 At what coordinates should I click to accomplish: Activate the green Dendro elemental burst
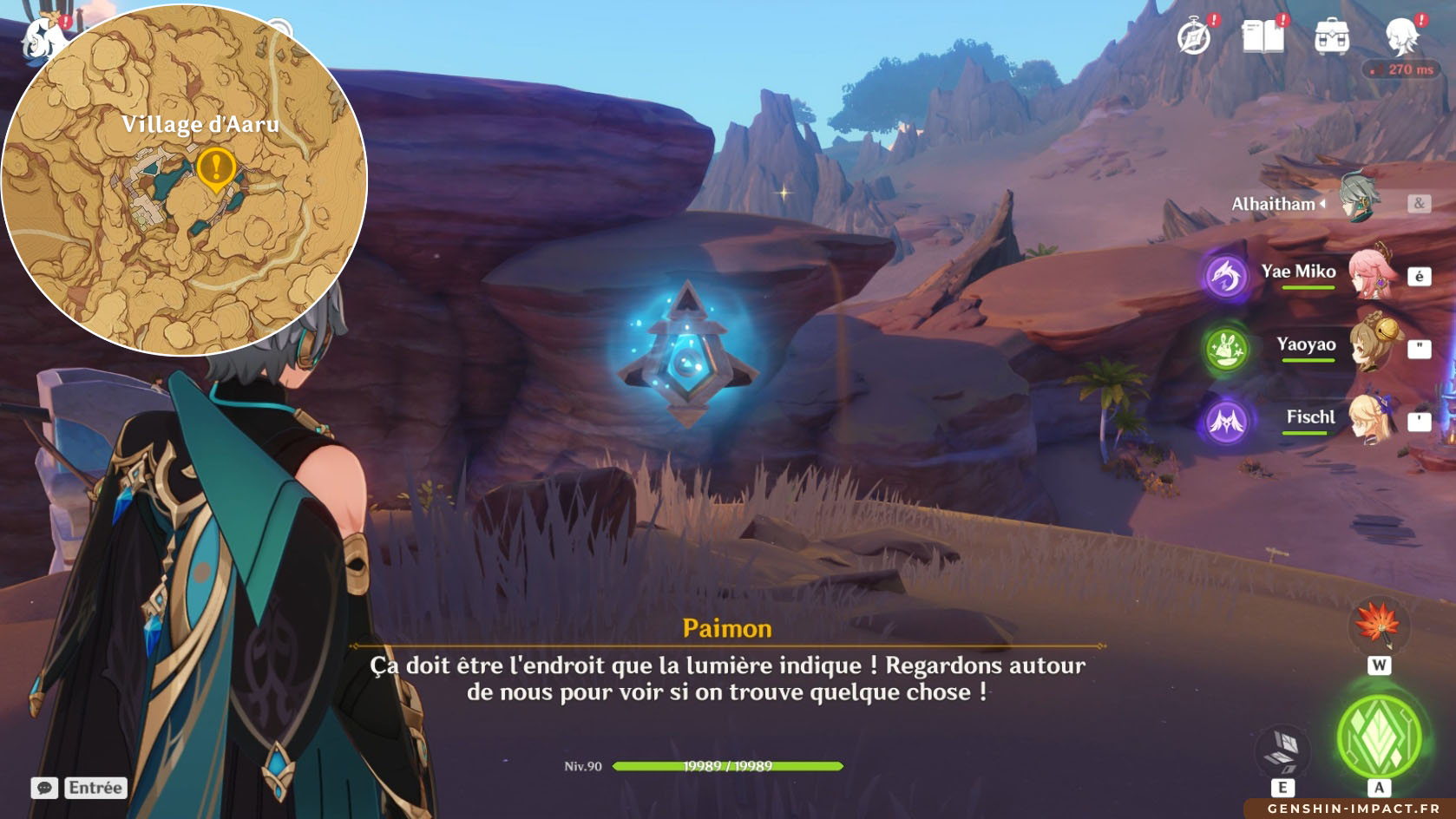(x=1379, y=737)
